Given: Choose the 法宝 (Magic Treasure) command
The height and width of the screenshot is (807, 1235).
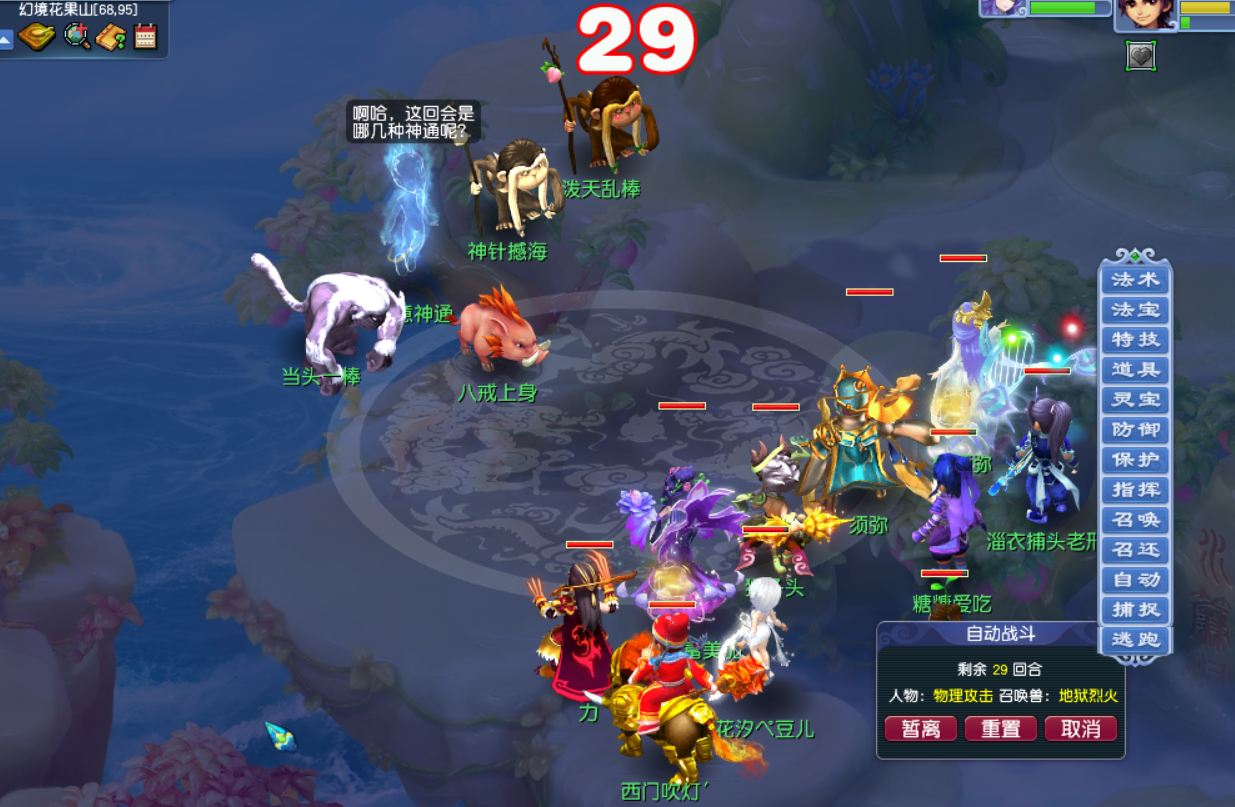Looking at the screenshot, I should pyautogui.click(x=1135, y=310).
